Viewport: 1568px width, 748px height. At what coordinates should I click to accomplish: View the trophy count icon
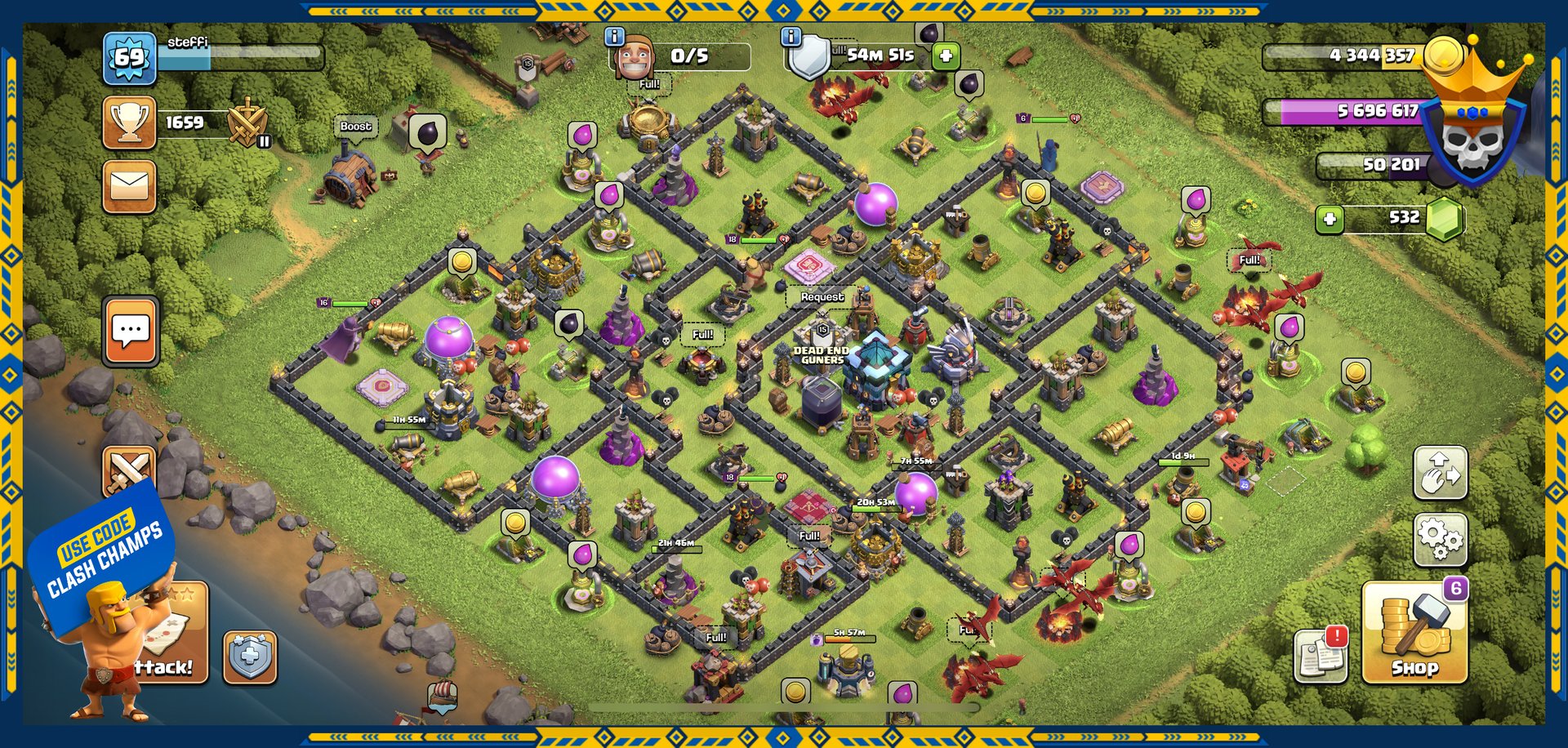pos(129,122)
